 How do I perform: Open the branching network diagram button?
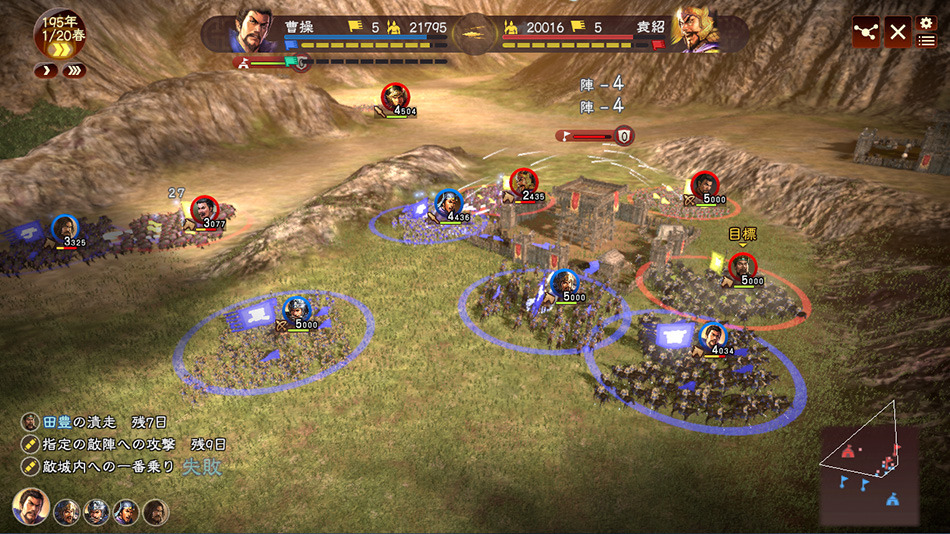click(866, 31)
